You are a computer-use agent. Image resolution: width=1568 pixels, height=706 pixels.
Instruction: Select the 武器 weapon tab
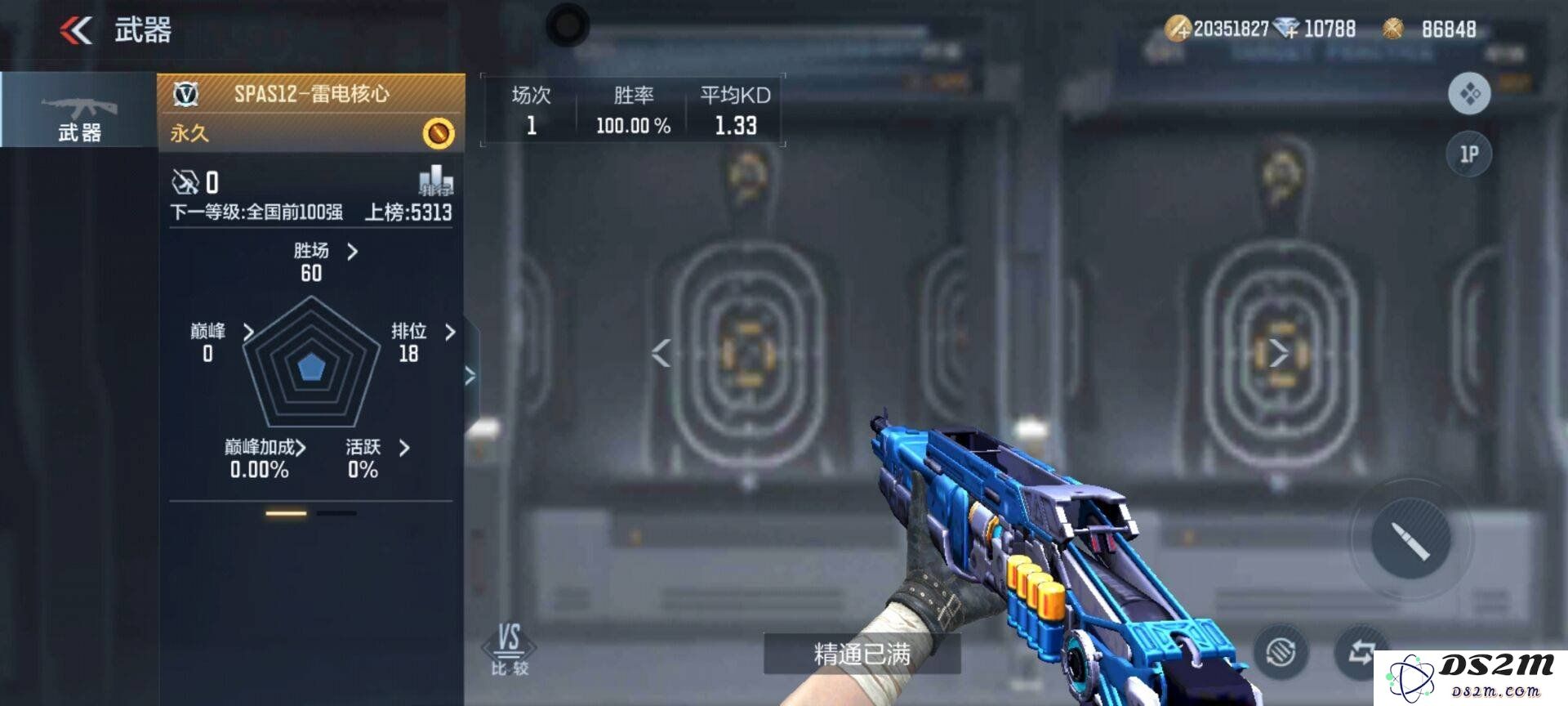79,109
